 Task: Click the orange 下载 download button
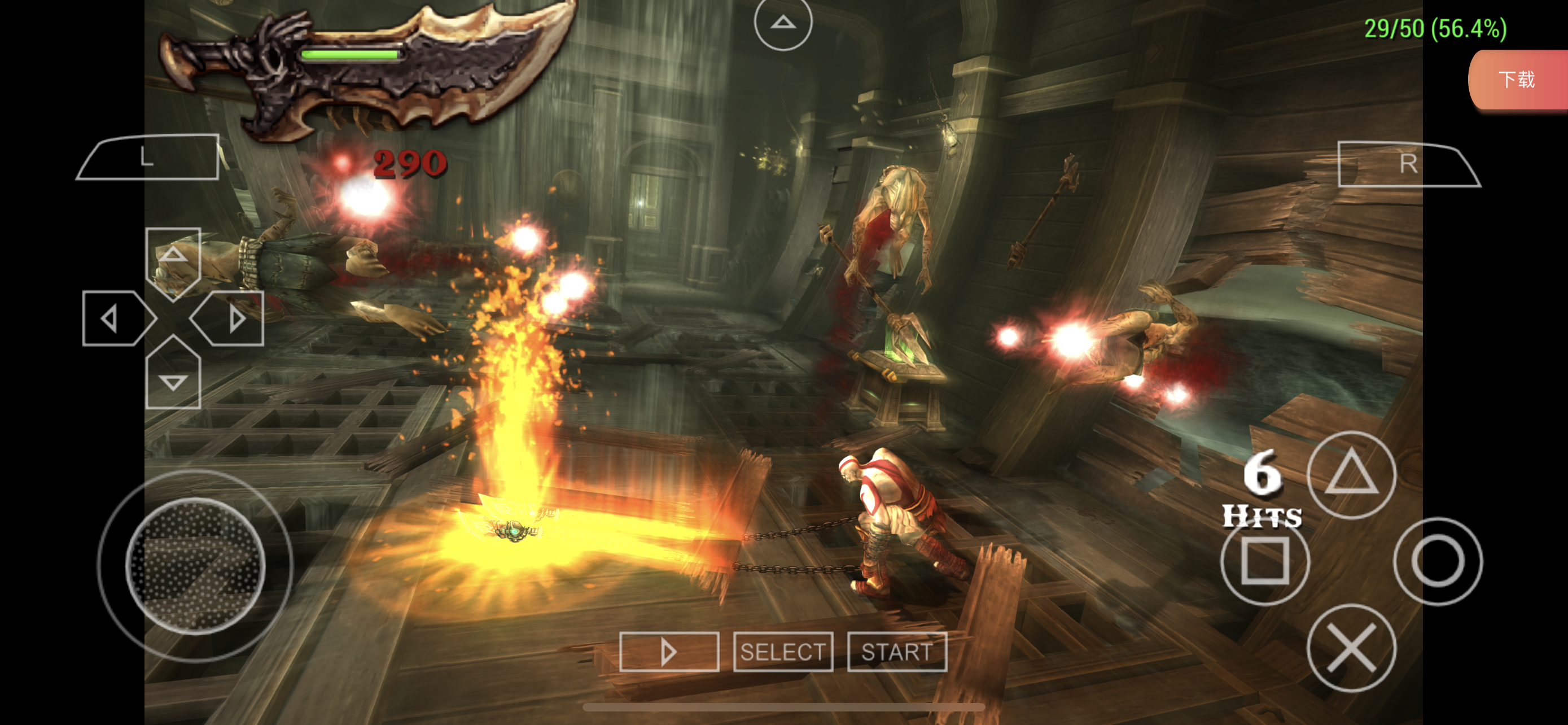click(x=1516, y=80)
